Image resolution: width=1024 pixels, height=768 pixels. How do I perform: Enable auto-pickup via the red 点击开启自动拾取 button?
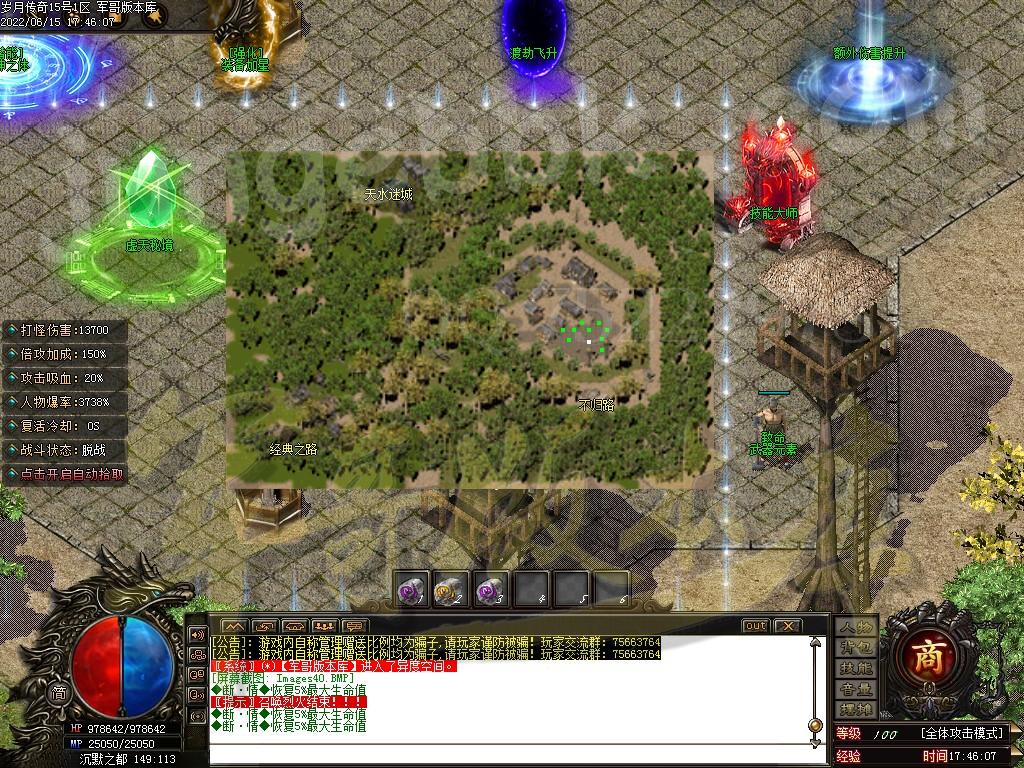(x=66, y=475)
